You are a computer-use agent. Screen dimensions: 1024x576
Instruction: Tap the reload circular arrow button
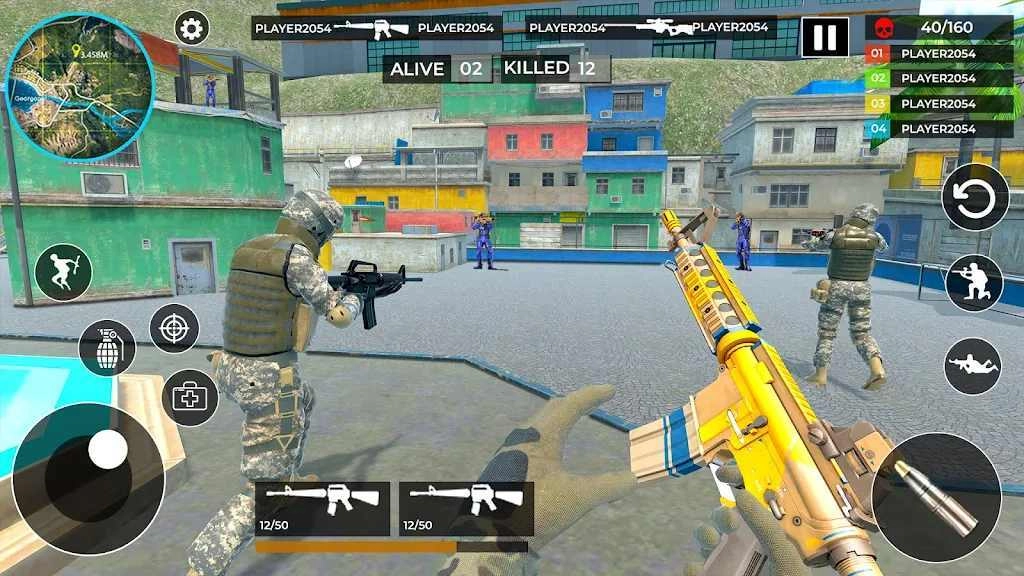(975, 197)
